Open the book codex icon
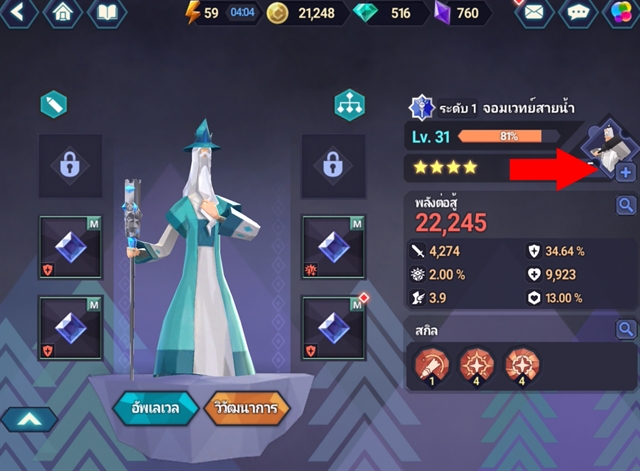 coord(107,13)
